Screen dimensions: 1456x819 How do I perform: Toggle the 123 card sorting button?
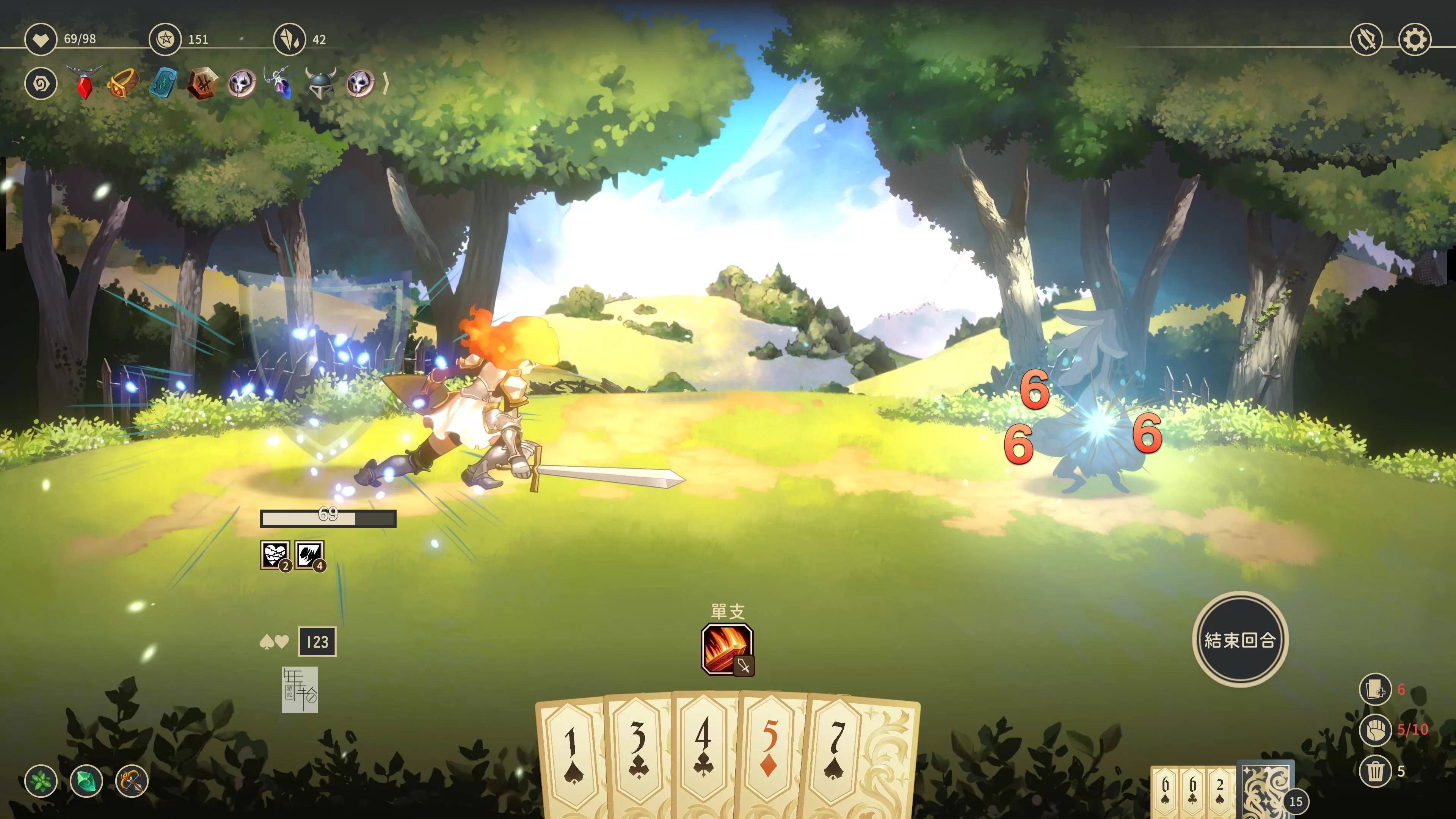(x=317, y=642)
